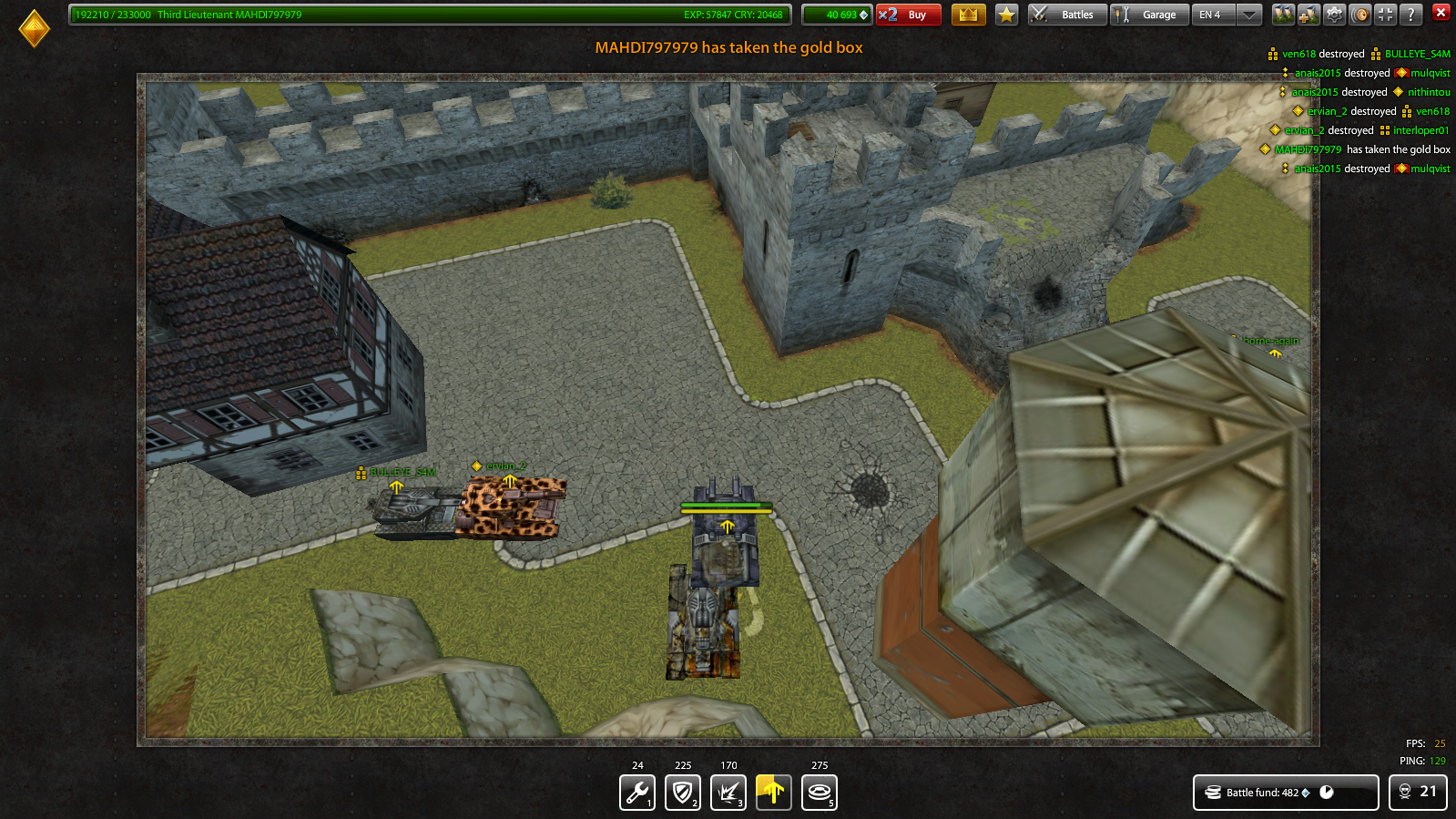Click the red x2 Buy button
The width and height of the screenshot is (1456, 819).
coord(908,15)
